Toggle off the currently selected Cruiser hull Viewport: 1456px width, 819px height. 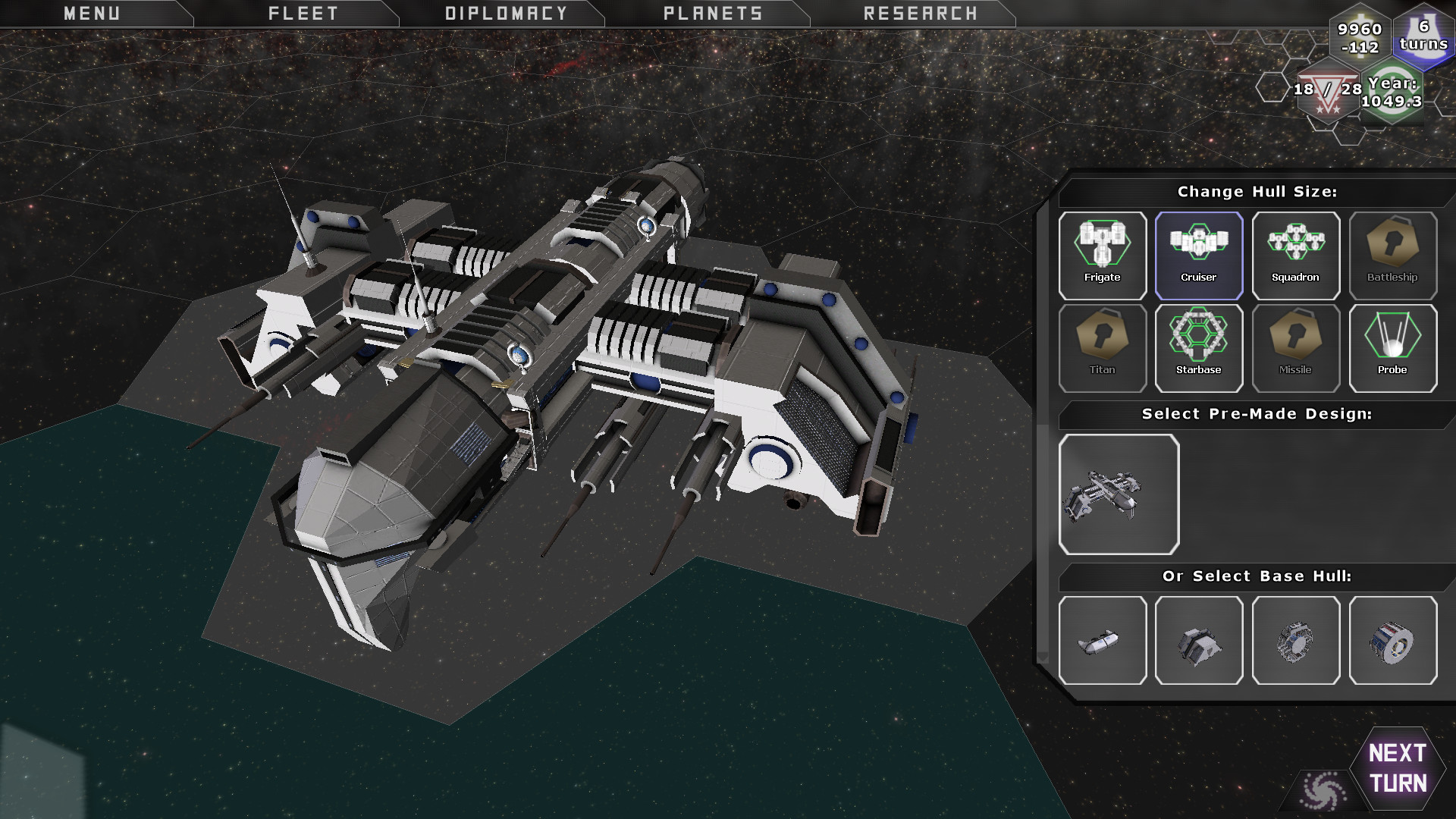pos(1200,254)
